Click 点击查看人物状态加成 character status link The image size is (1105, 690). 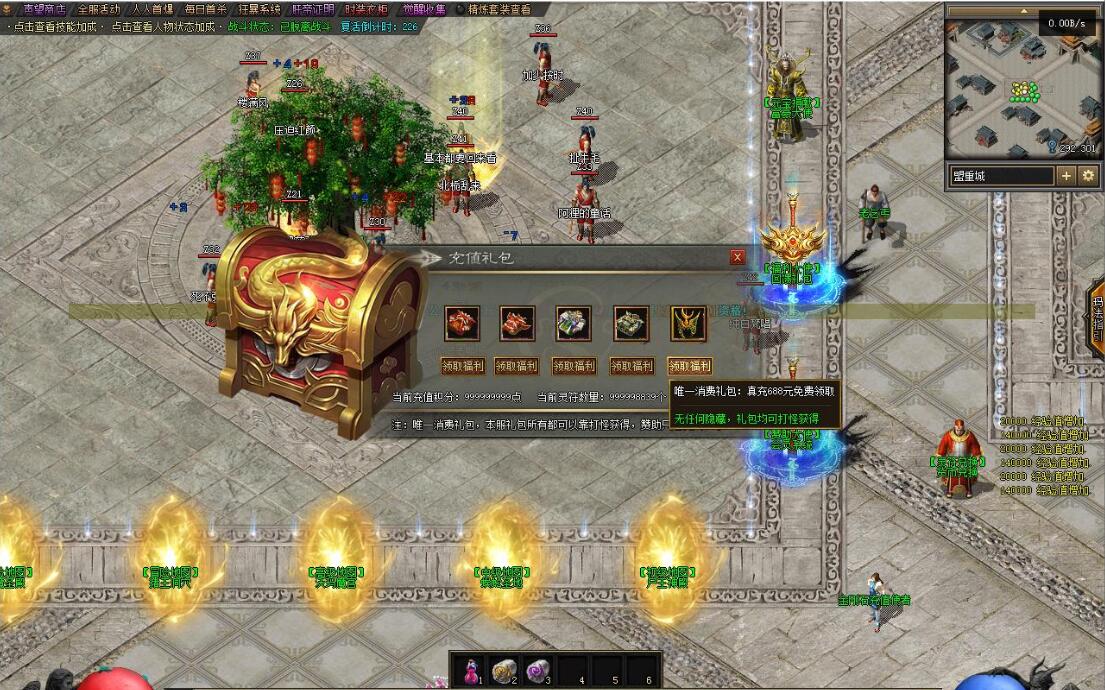click(168, 27)
